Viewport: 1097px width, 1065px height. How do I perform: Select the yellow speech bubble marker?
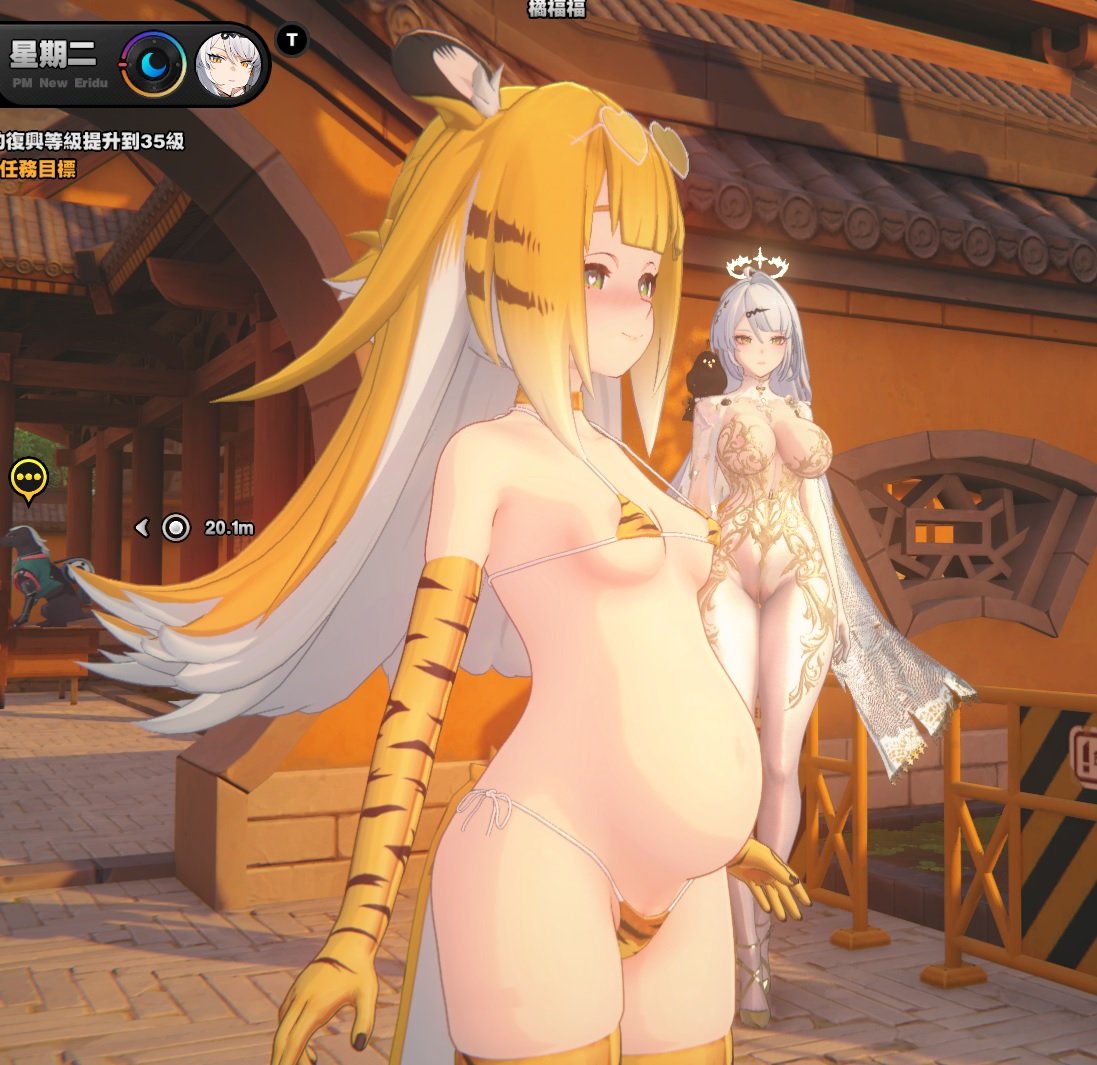pos(29,480)
